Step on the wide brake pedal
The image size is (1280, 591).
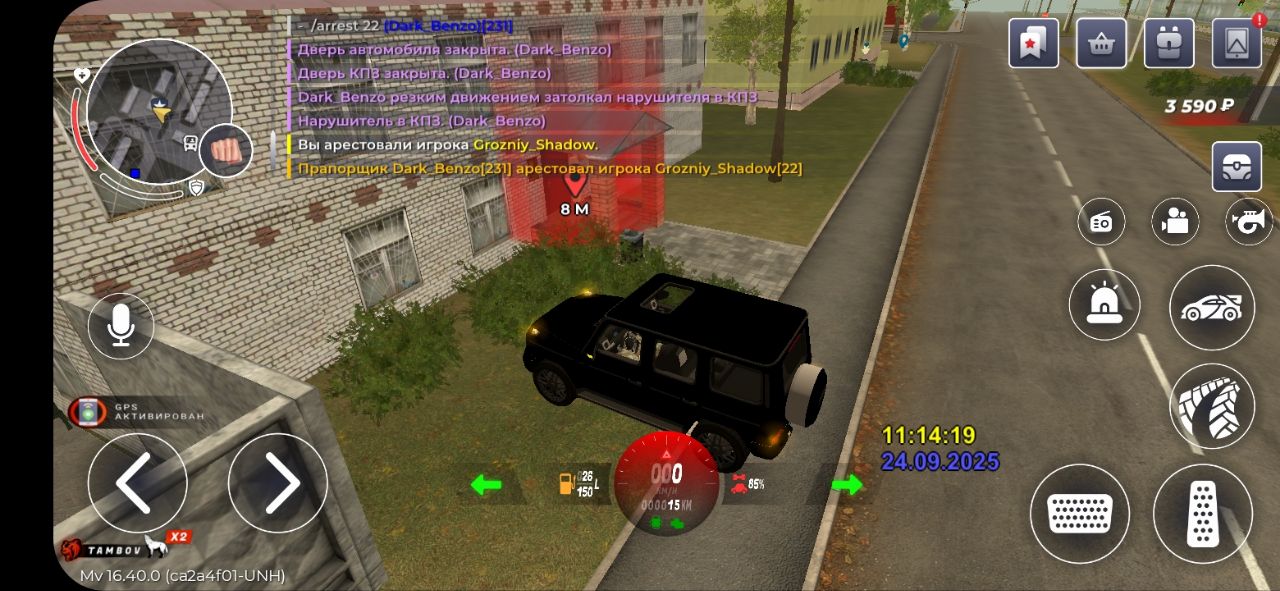tap(1079, 513)
